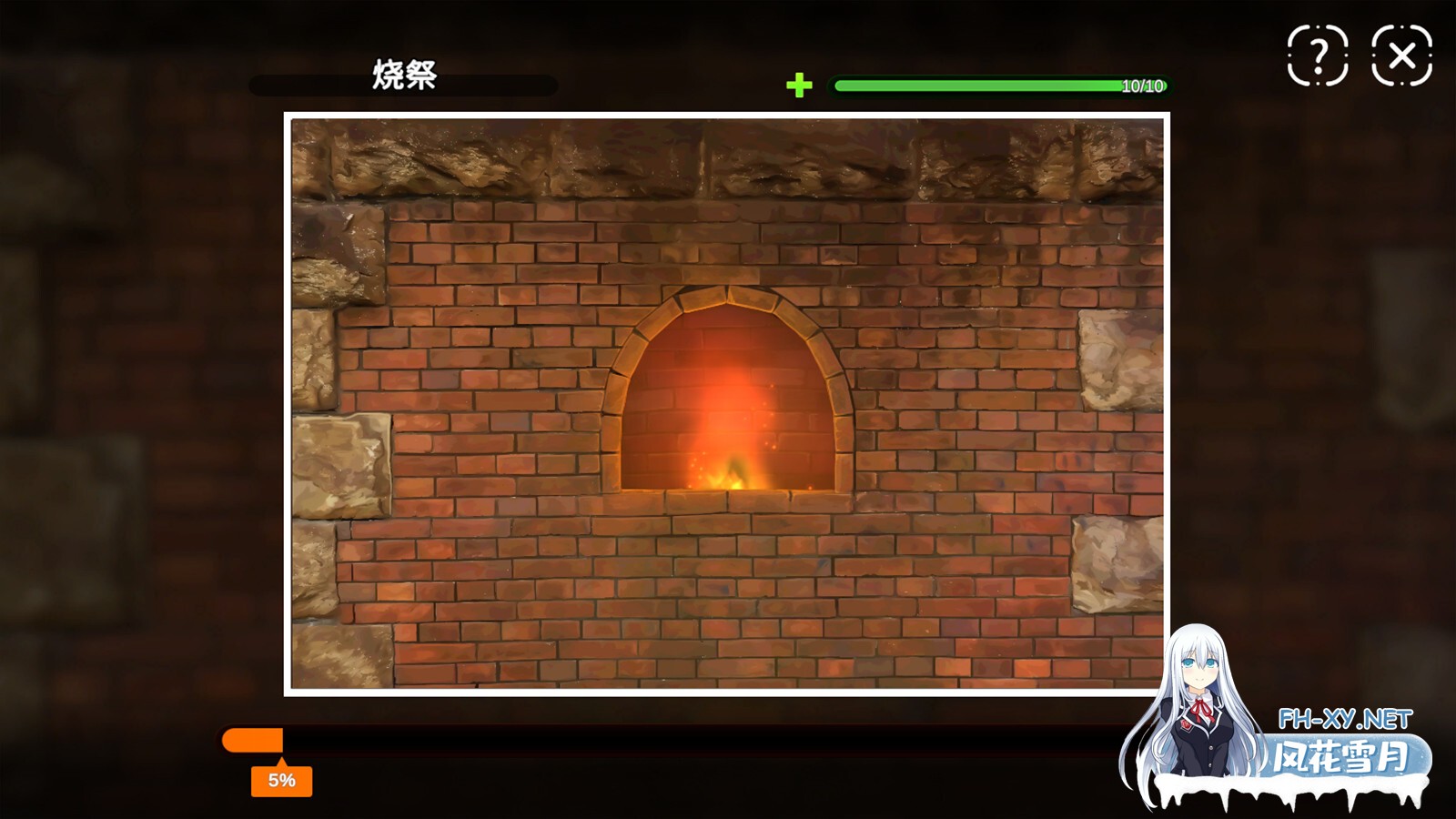Enable fuel feeding with the + control

[x=800, y=87]
